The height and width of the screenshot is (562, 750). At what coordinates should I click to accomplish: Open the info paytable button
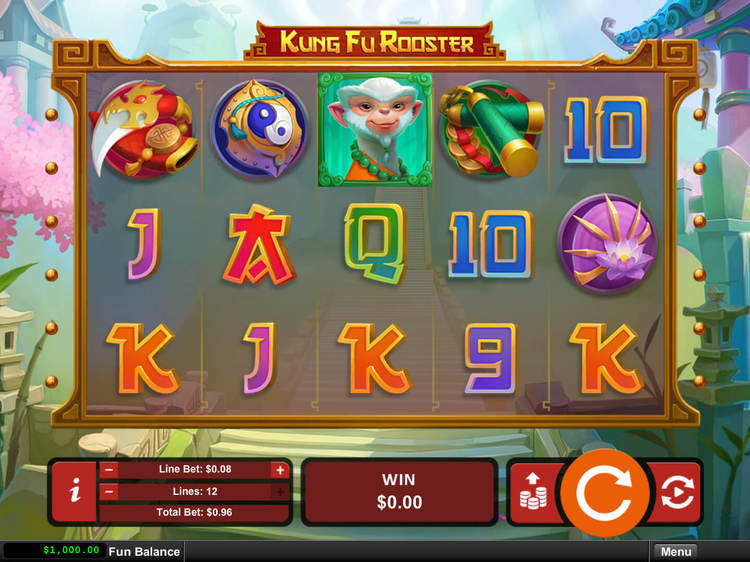pyautogui.click(x=74, y=491)
